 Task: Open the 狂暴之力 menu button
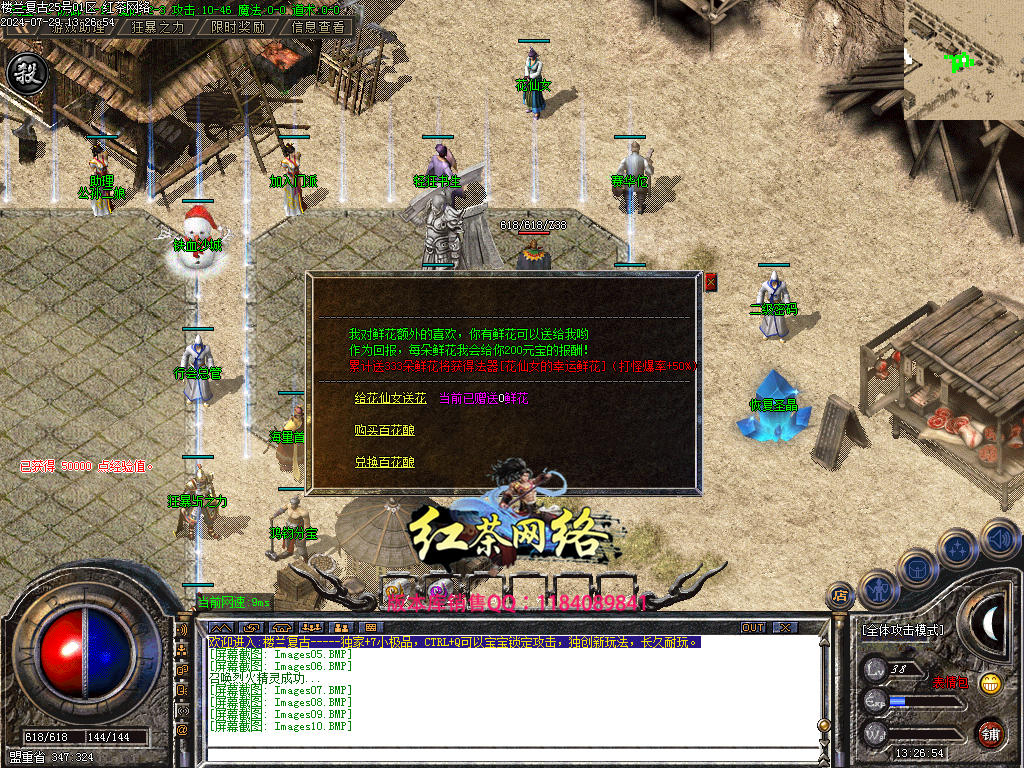(158, 27)
